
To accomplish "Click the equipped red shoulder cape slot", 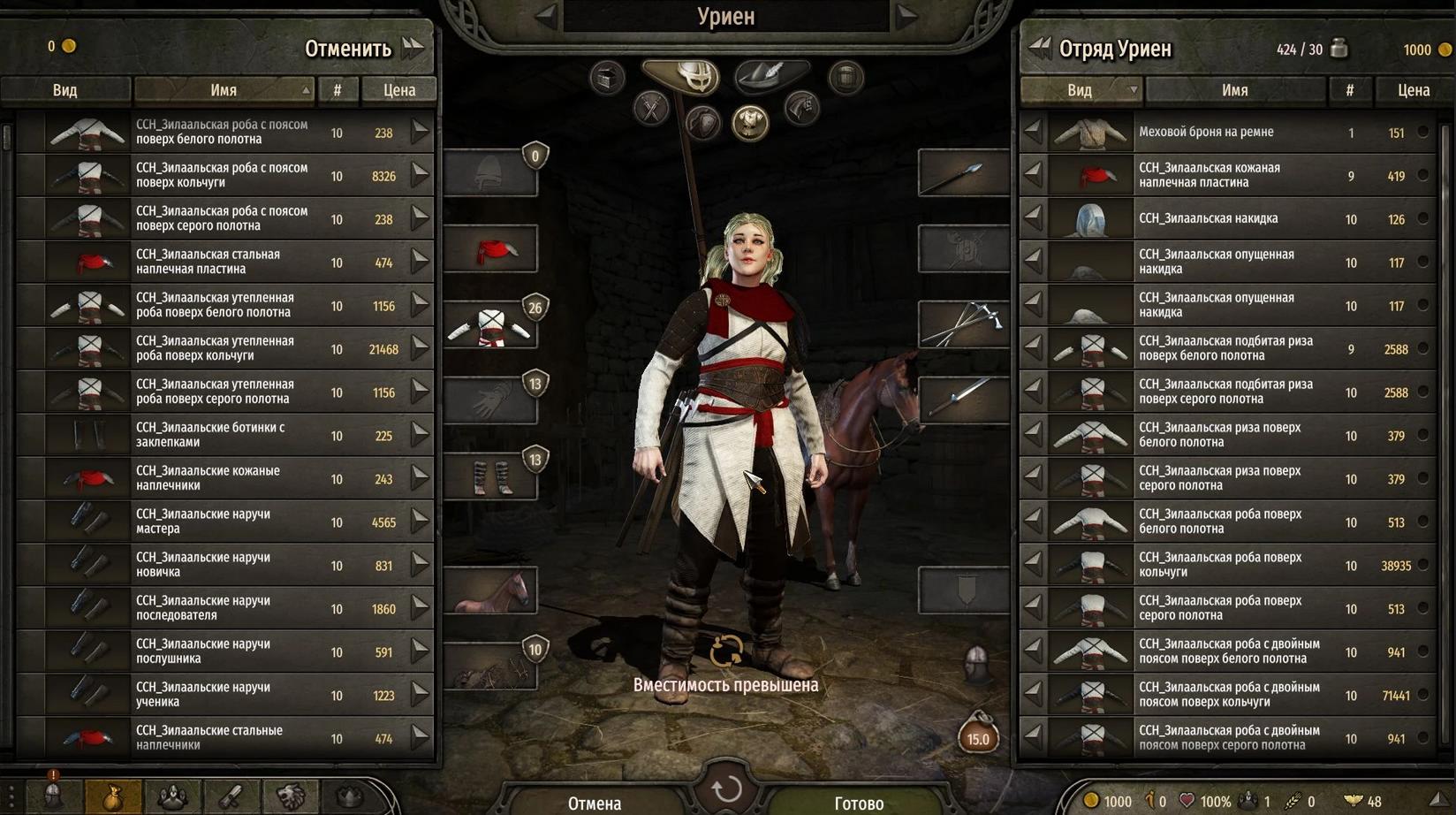I will pos(491,249).
